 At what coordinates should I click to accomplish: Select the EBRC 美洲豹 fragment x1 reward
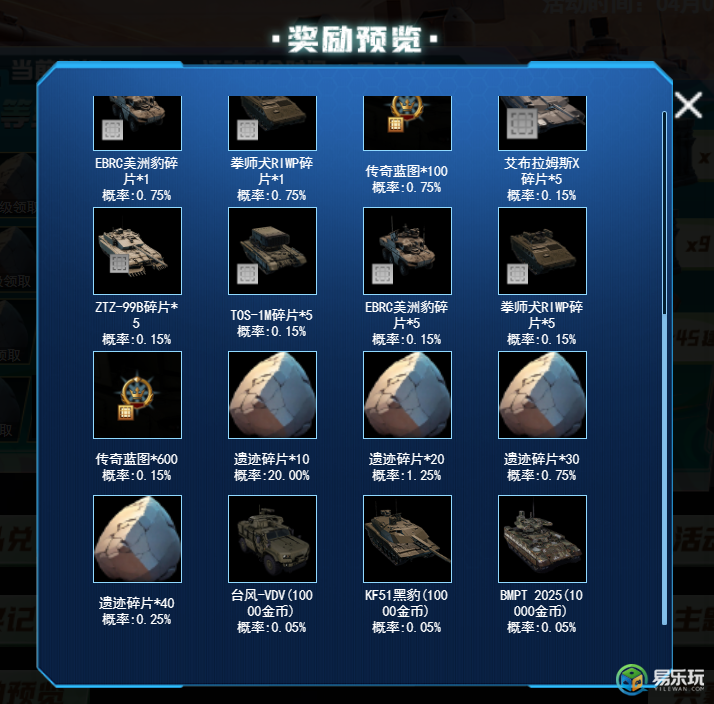pyautogui.click(x=137, y=123)
